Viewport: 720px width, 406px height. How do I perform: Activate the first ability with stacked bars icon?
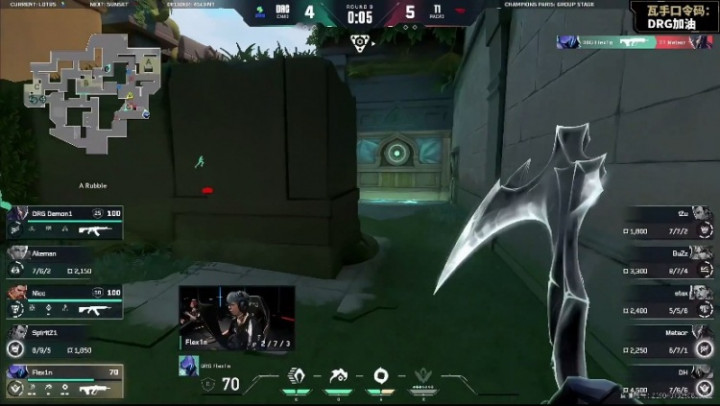coord(296,378)
